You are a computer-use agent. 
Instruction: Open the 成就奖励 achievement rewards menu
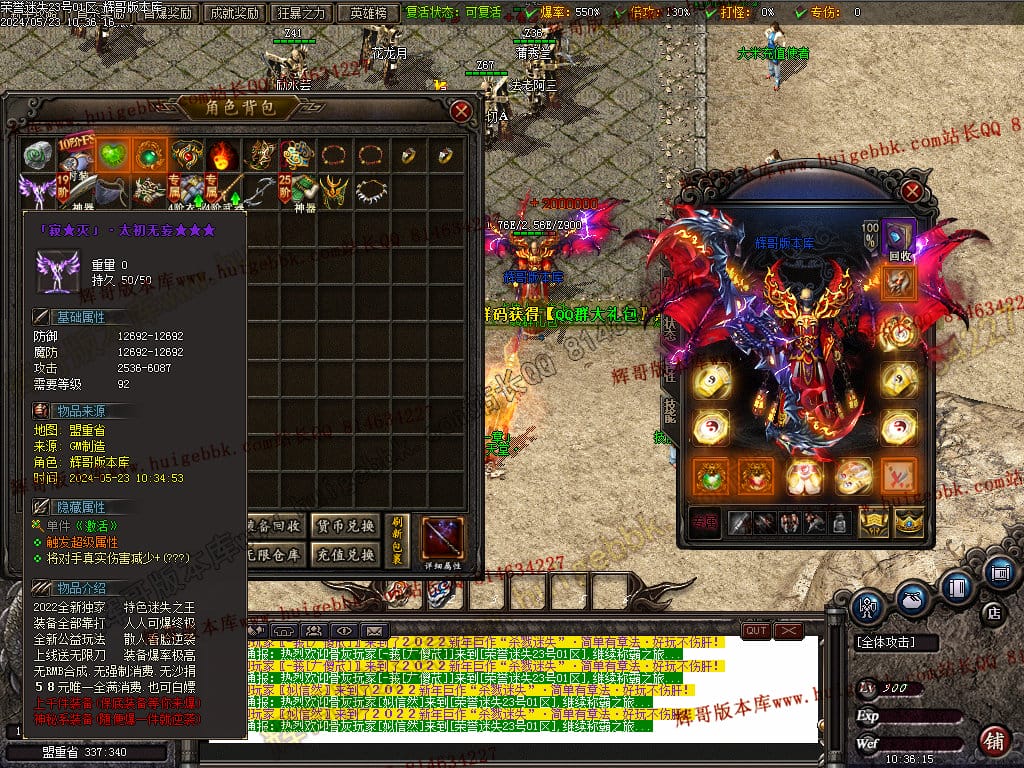232,13
